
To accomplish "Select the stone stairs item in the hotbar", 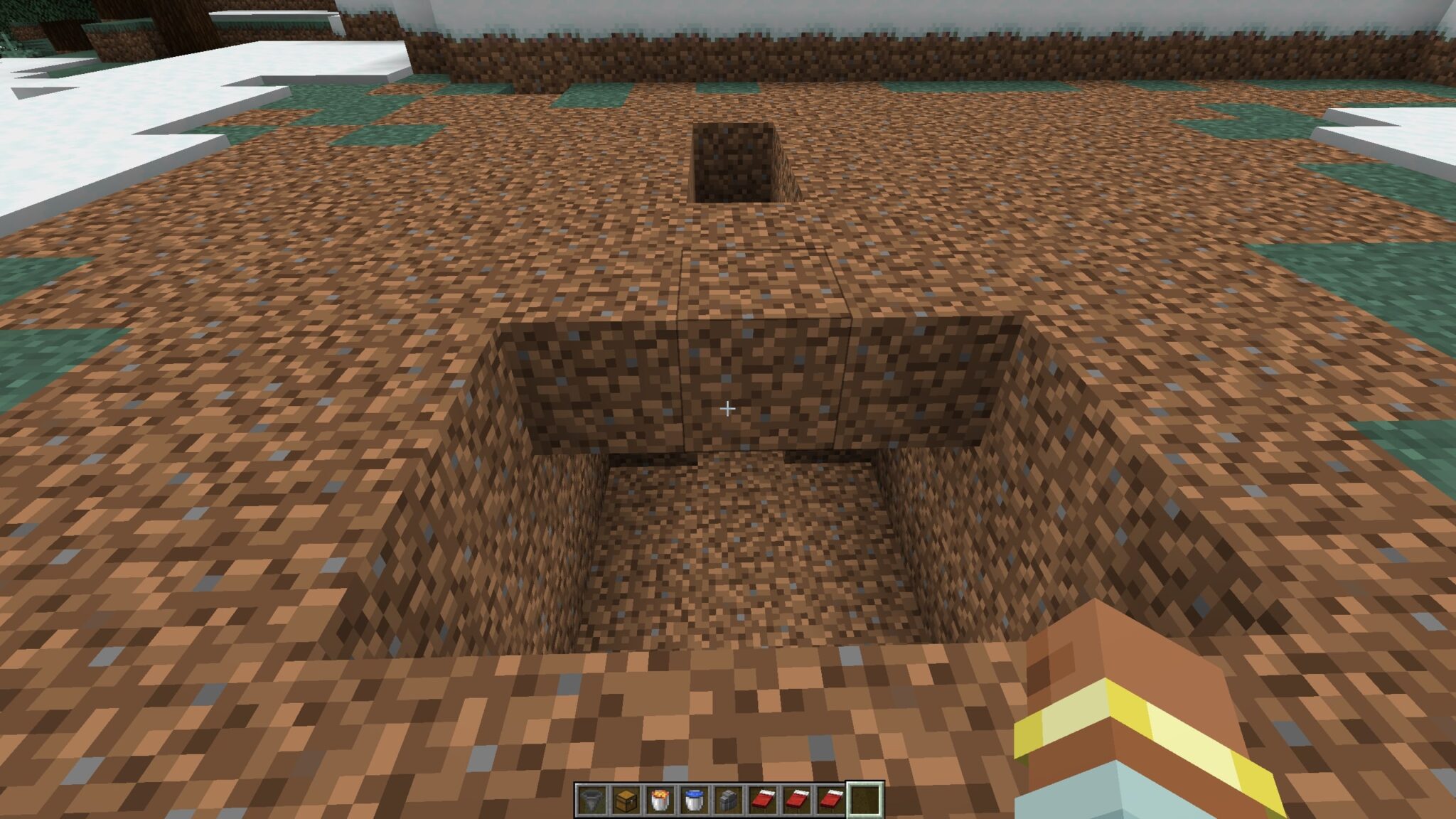I will [x=728, y=800].
